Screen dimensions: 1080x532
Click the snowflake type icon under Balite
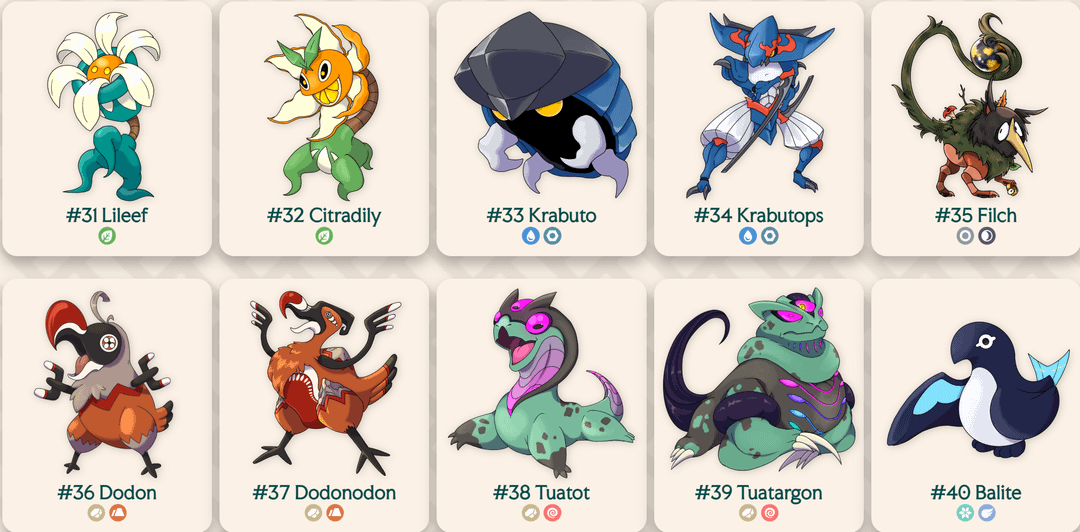tap(964, 513)
